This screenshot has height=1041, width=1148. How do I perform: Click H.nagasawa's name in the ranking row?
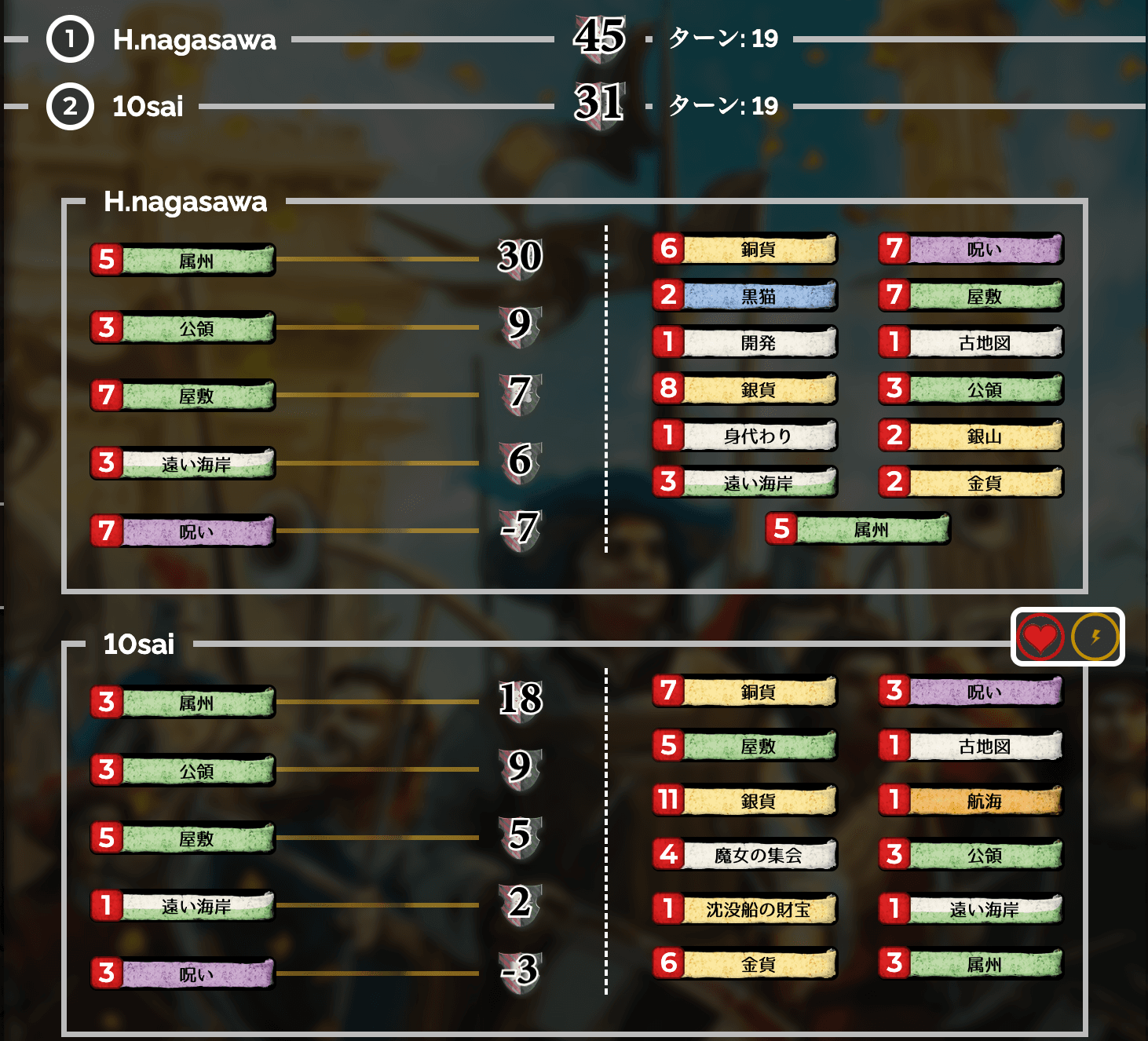[192, 41]
